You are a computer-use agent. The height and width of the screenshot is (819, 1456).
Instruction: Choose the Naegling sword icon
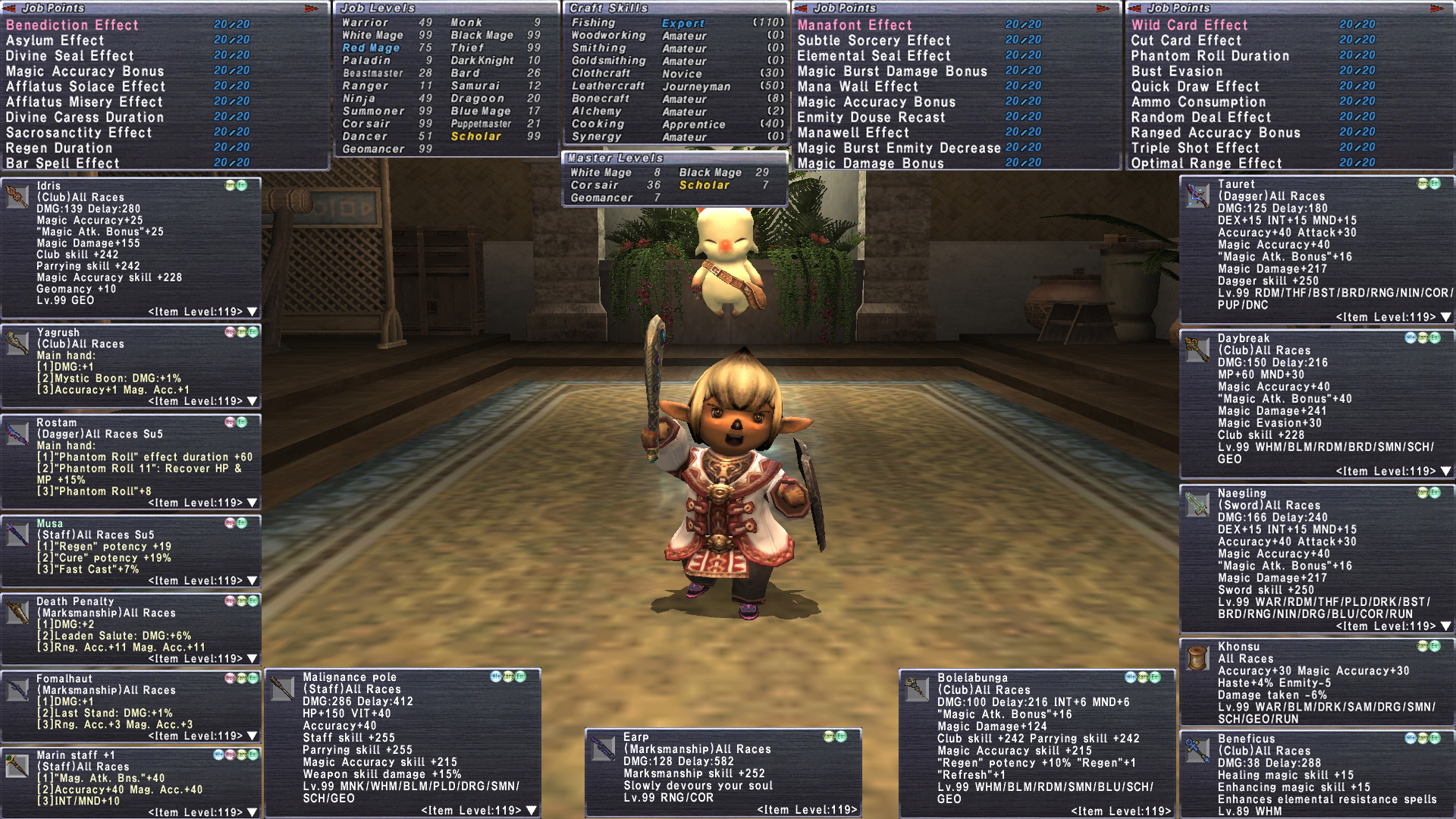click(1197, 504)
